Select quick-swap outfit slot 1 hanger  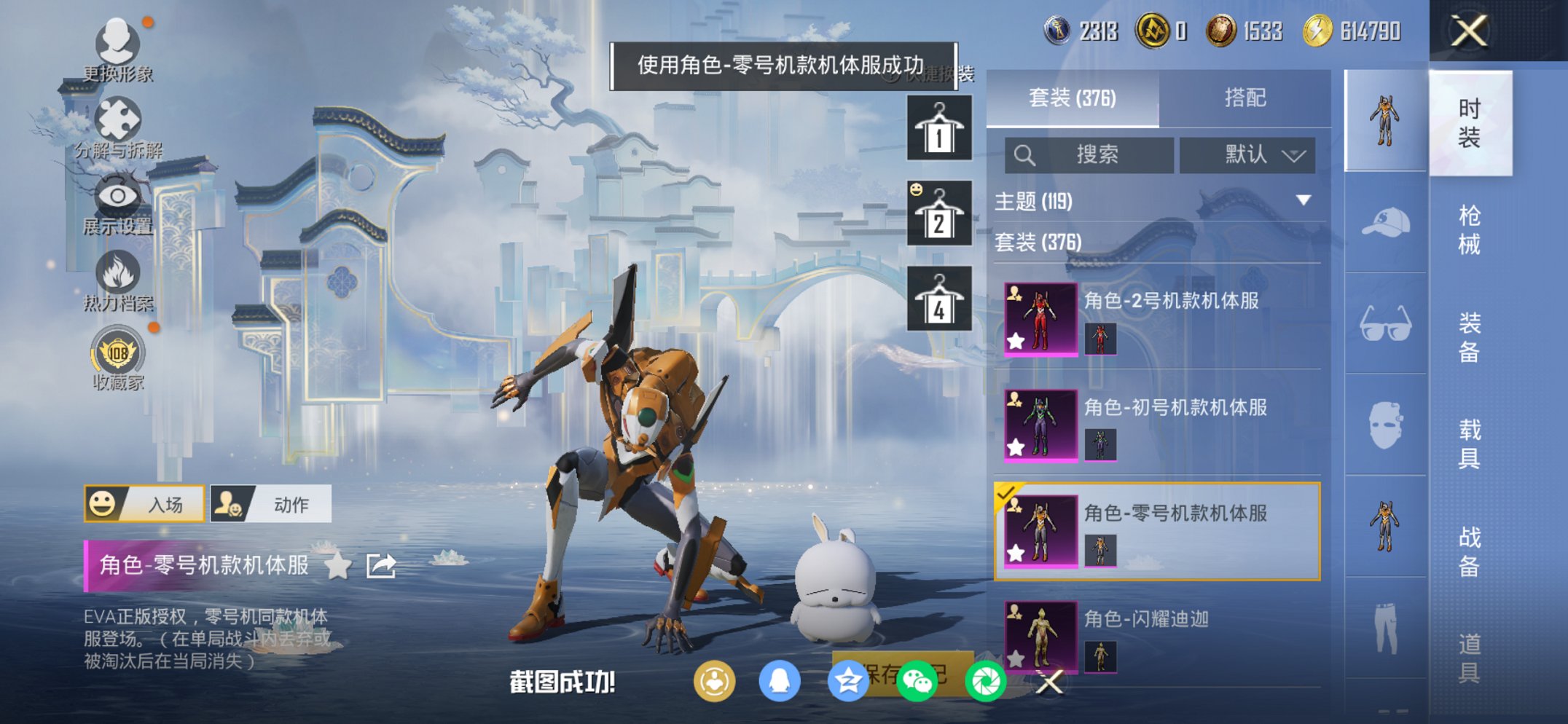941,127
